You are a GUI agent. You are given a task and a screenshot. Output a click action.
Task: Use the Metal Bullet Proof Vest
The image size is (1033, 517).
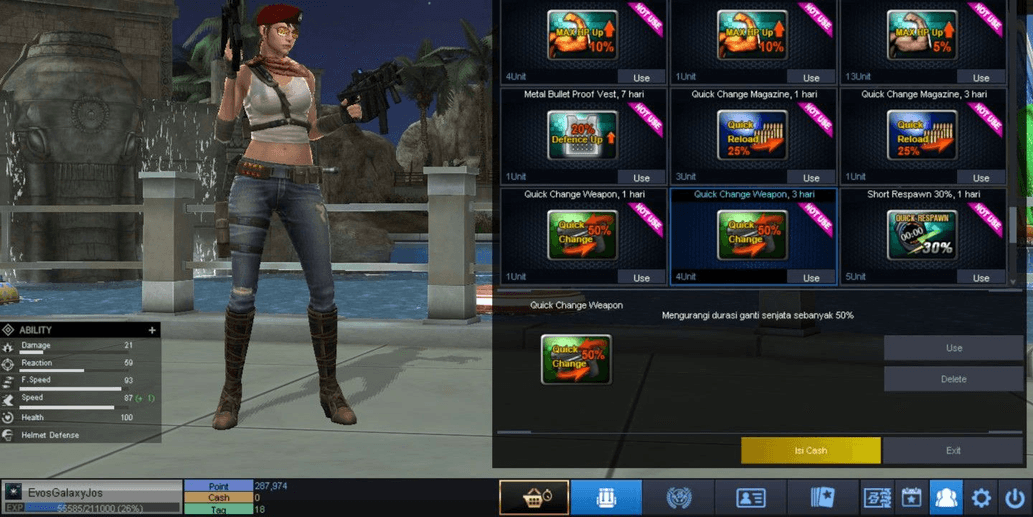[x=641, y=177]
